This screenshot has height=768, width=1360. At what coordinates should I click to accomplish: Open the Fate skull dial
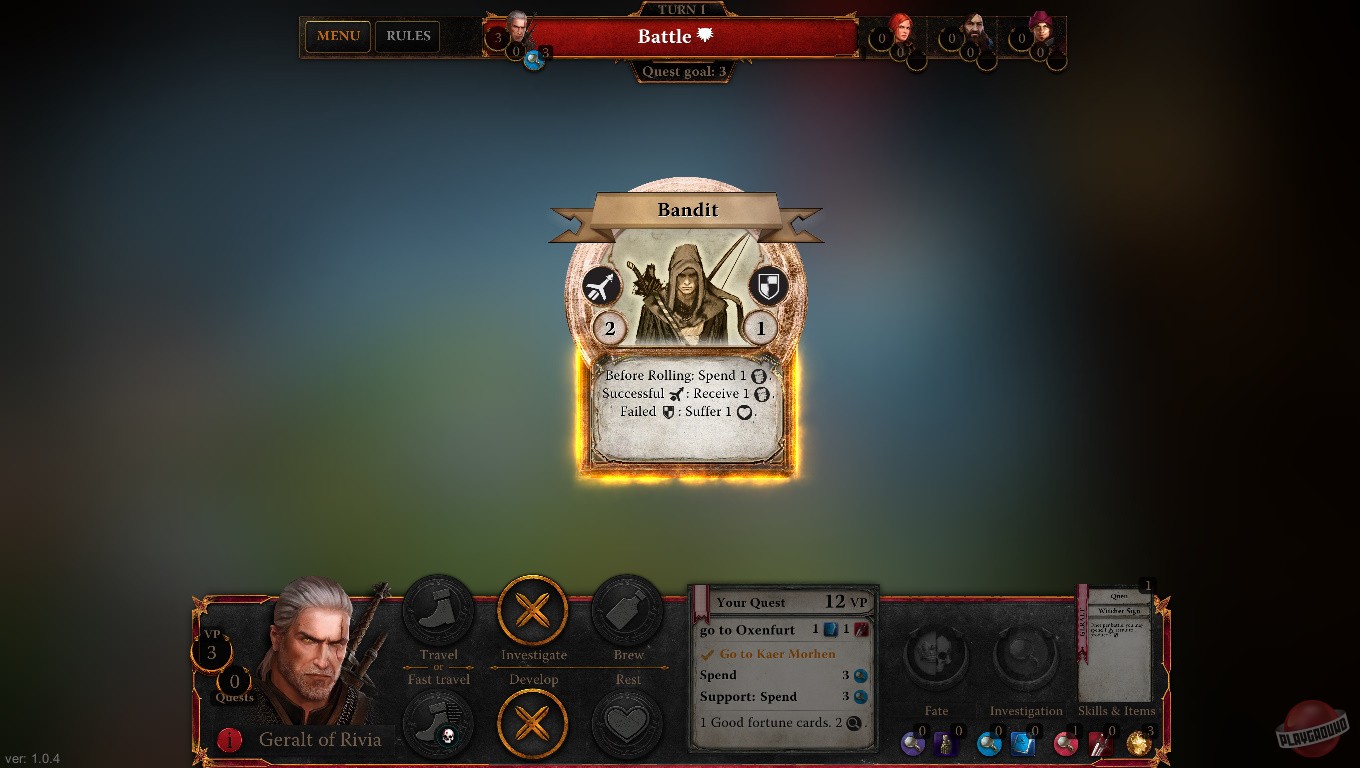935,655
